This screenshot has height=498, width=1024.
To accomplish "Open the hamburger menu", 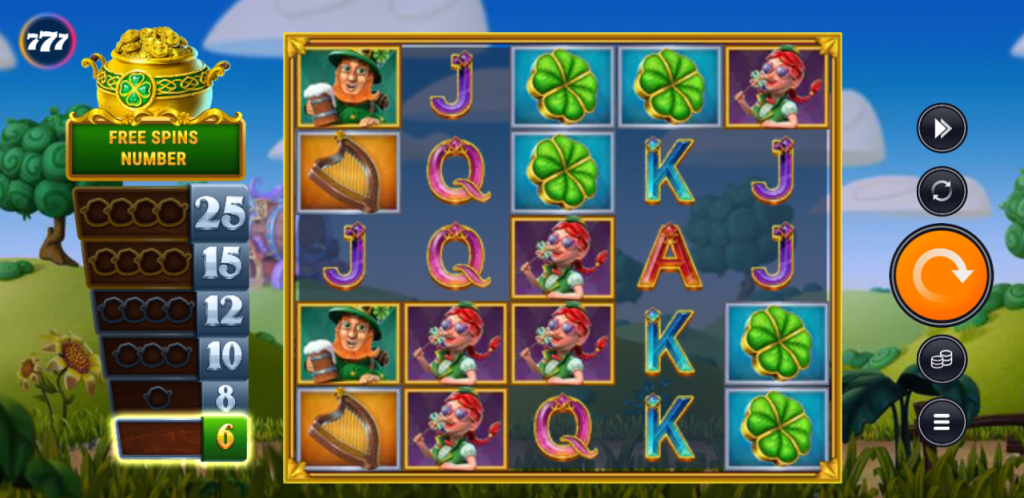I will click(941, 422).
